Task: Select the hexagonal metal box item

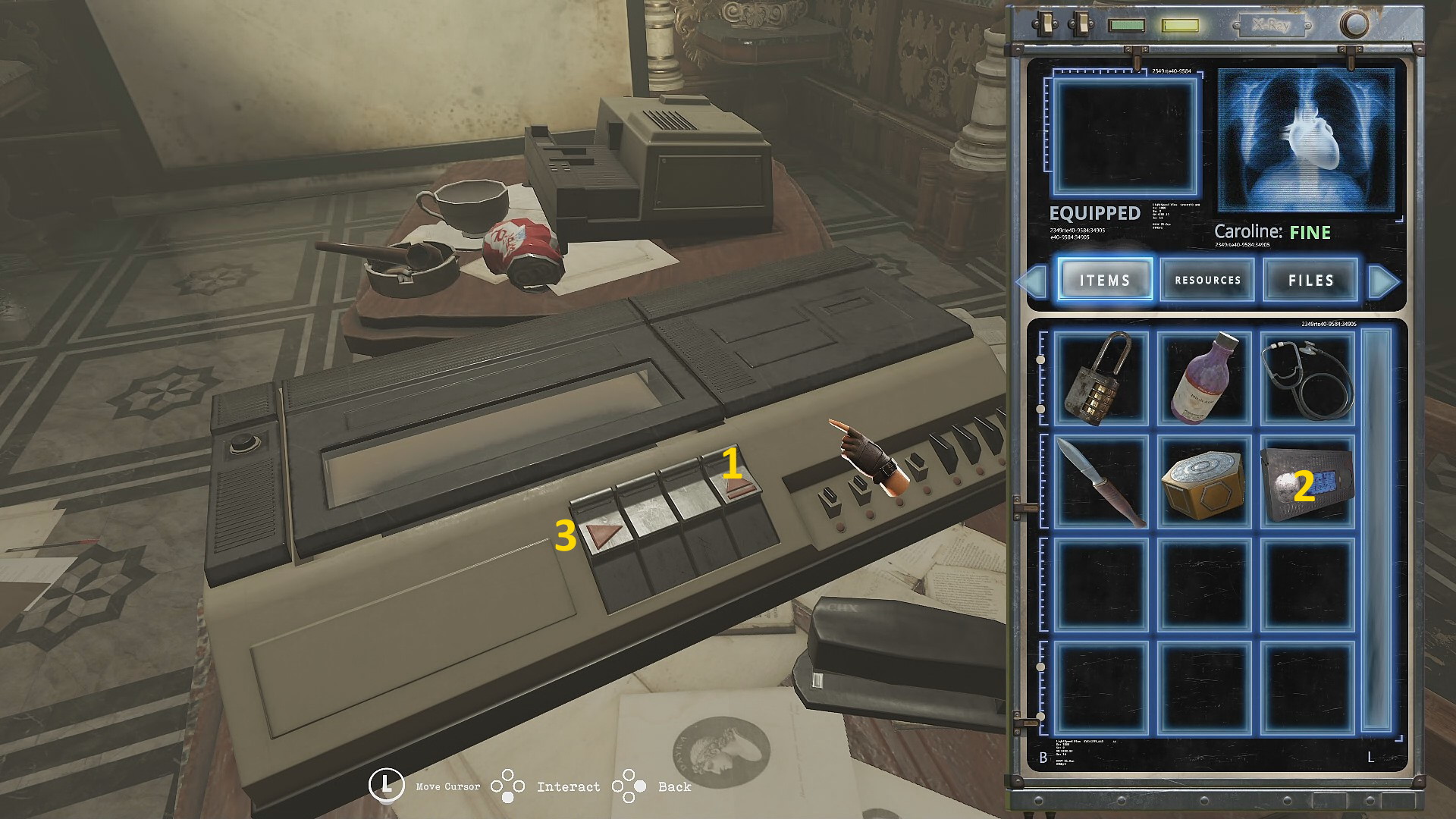Action: pyautogui.click(x=1203, y=482)
